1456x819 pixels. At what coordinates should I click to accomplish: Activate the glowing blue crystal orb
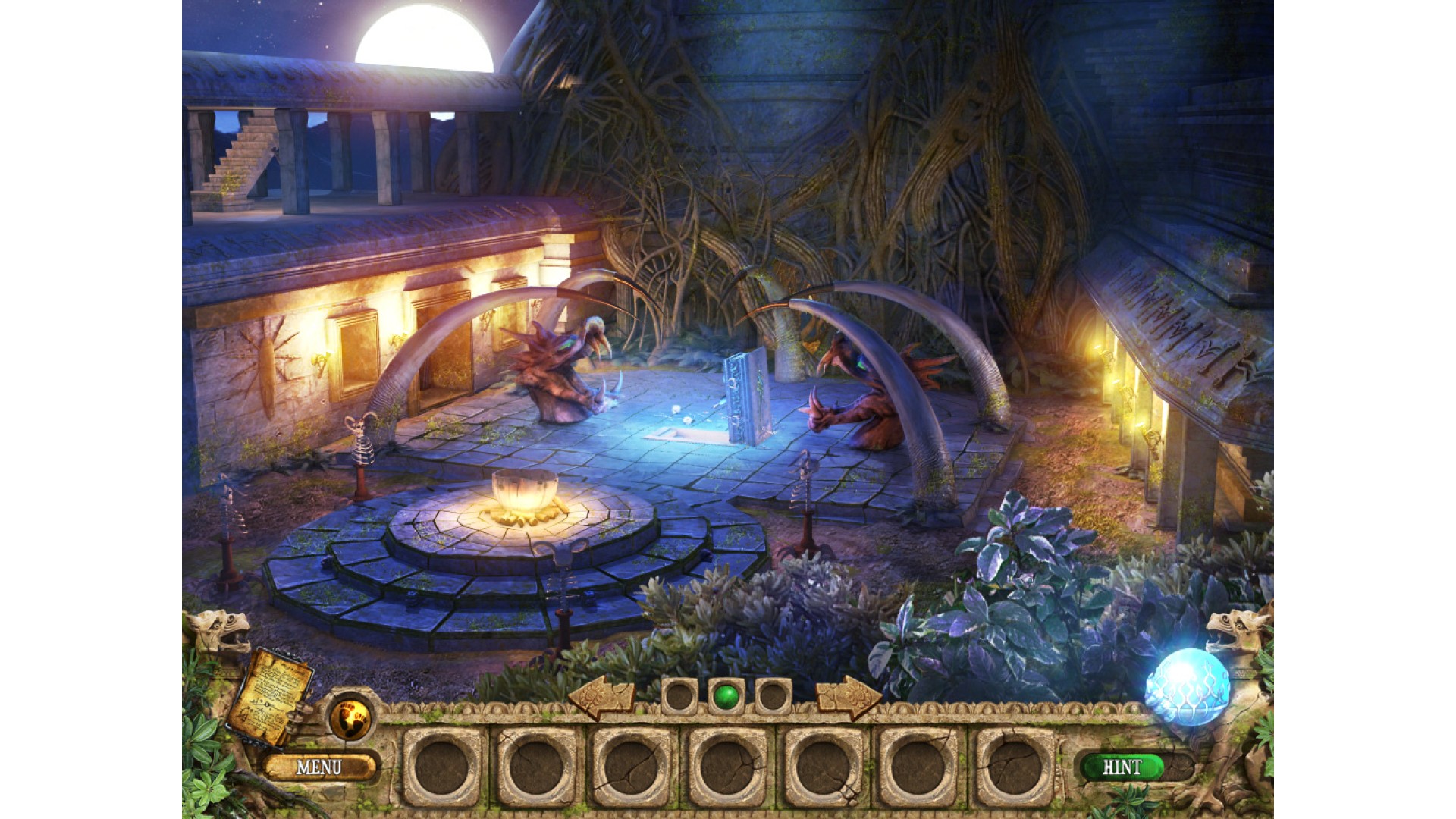1187,687
